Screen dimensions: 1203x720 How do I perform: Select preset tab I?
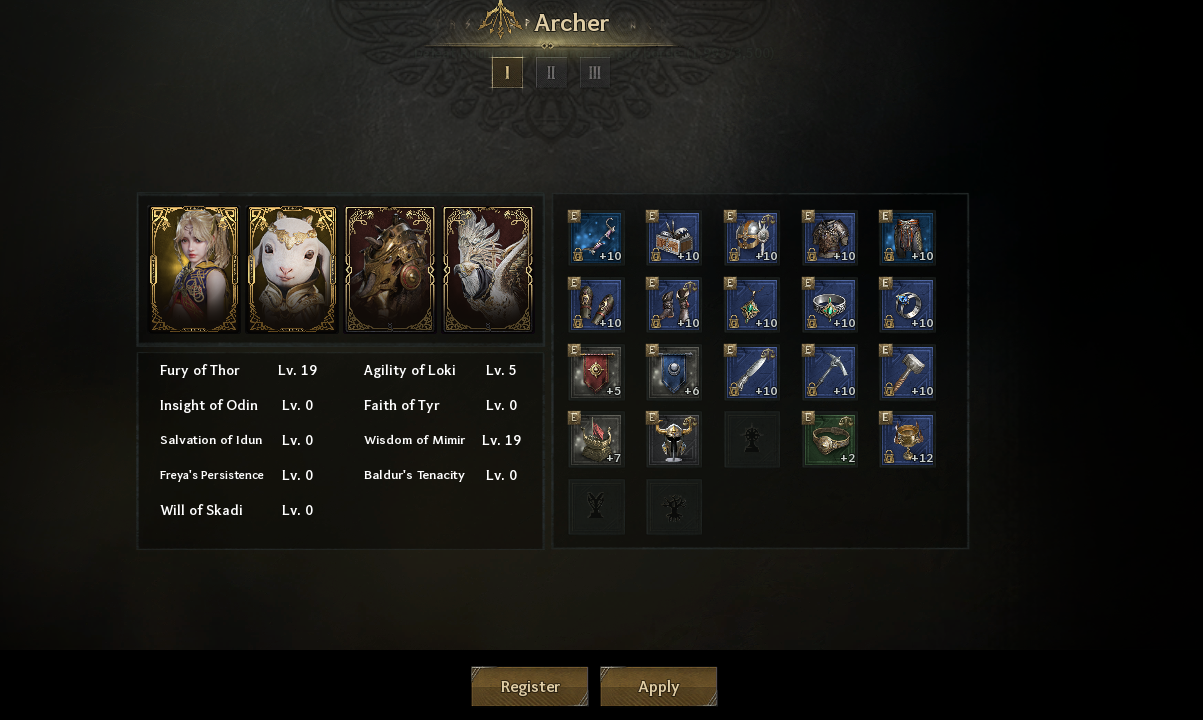tap(507, 73)
